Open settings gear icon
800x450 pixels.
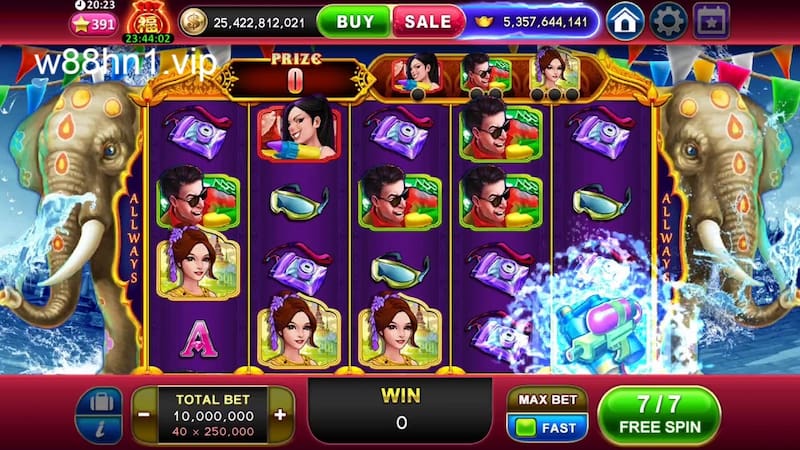(668, 19)
